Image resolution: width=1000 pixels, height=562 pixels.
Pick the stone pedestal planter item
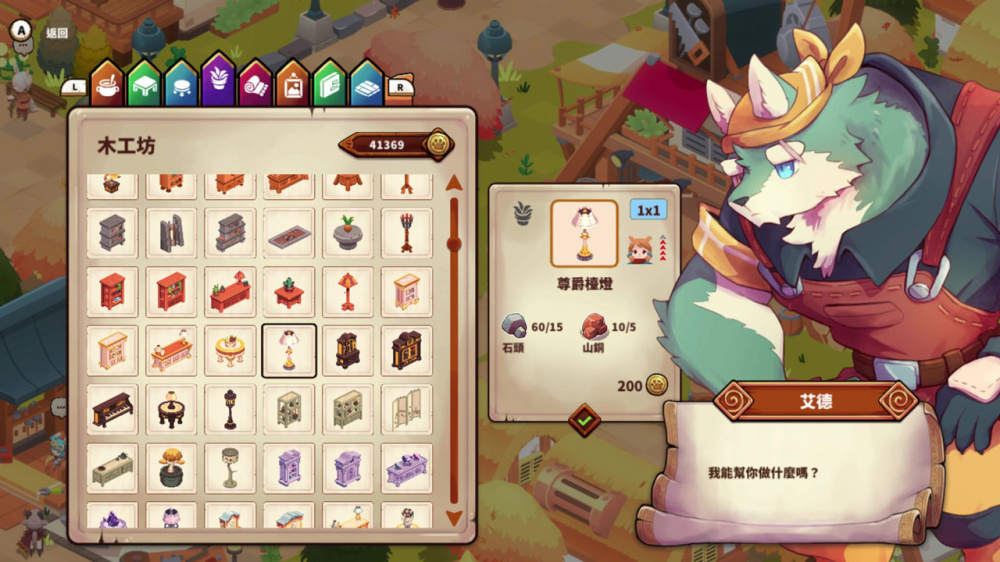tap(348, 233)
